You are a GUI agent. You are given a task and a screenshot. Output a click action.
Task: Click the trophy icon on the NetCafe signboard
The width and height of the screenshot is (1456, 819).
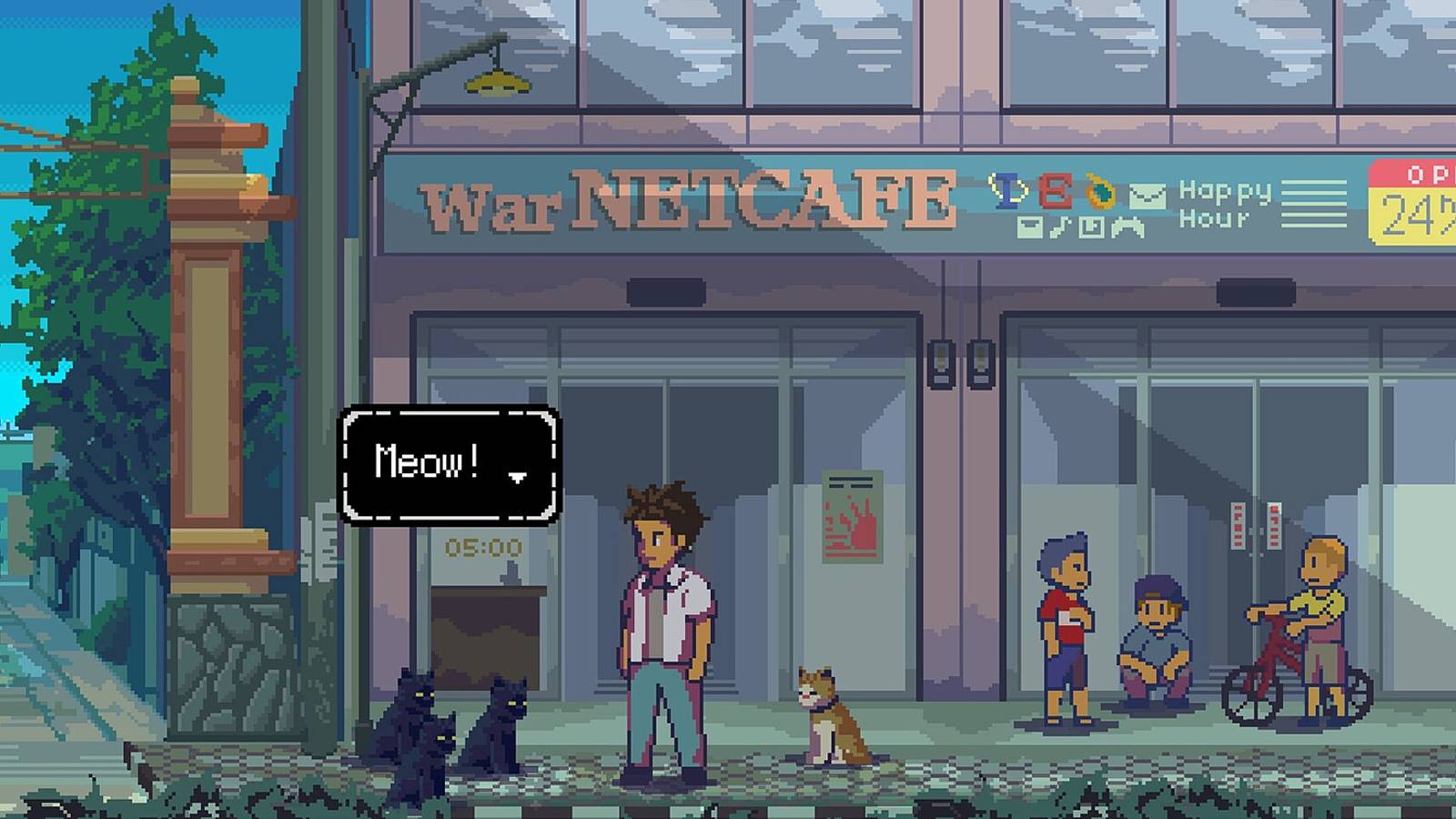pyautogui.click(x=1006, y=191)
